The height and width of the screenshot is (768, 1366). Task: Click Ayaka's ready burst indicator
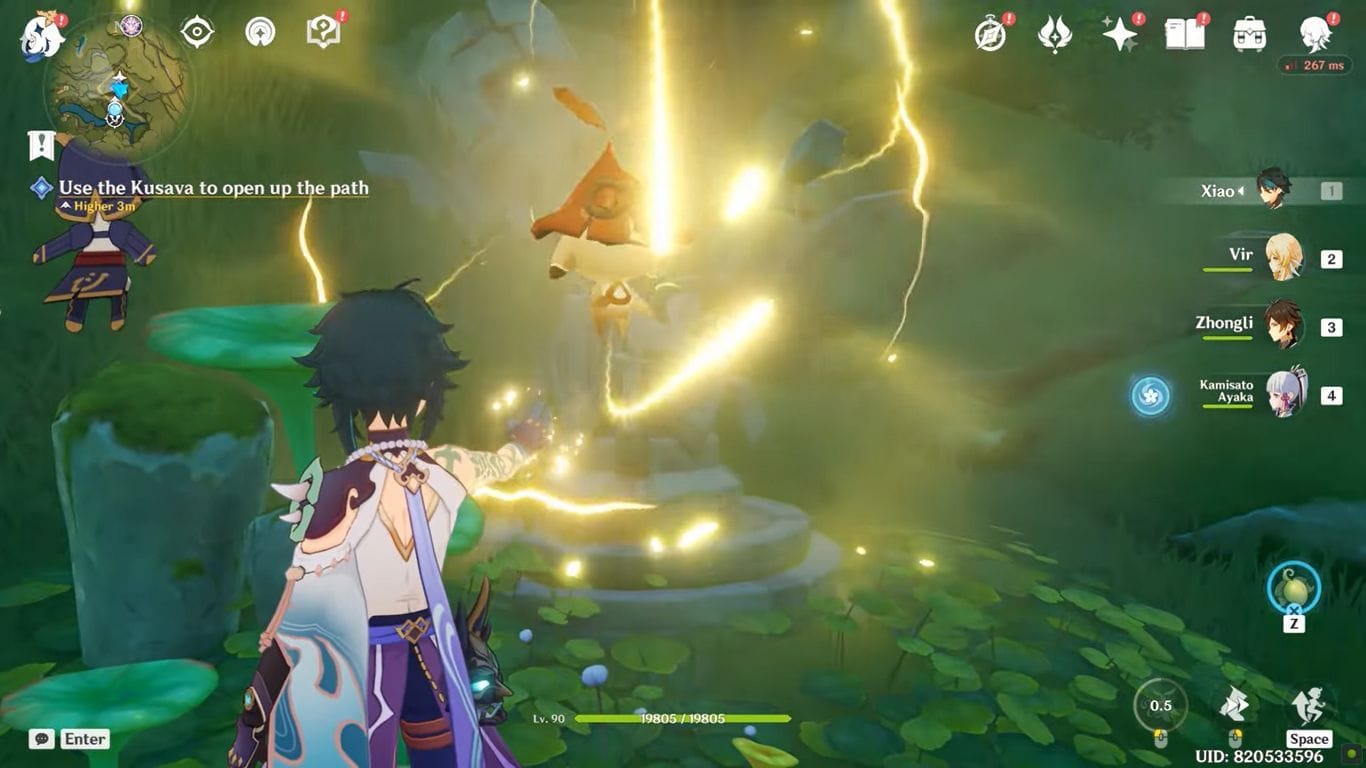point(1152,396)
